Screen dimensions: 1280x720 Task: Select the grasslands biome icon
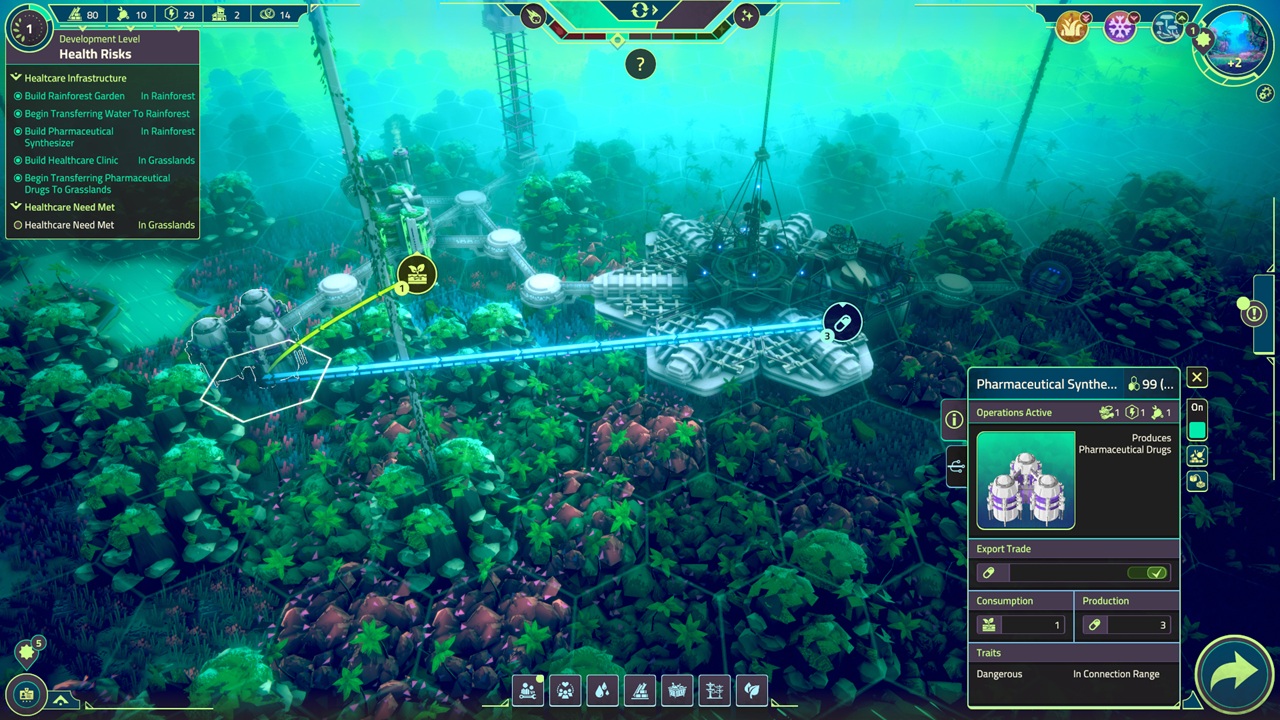[x=1071, y=27]
